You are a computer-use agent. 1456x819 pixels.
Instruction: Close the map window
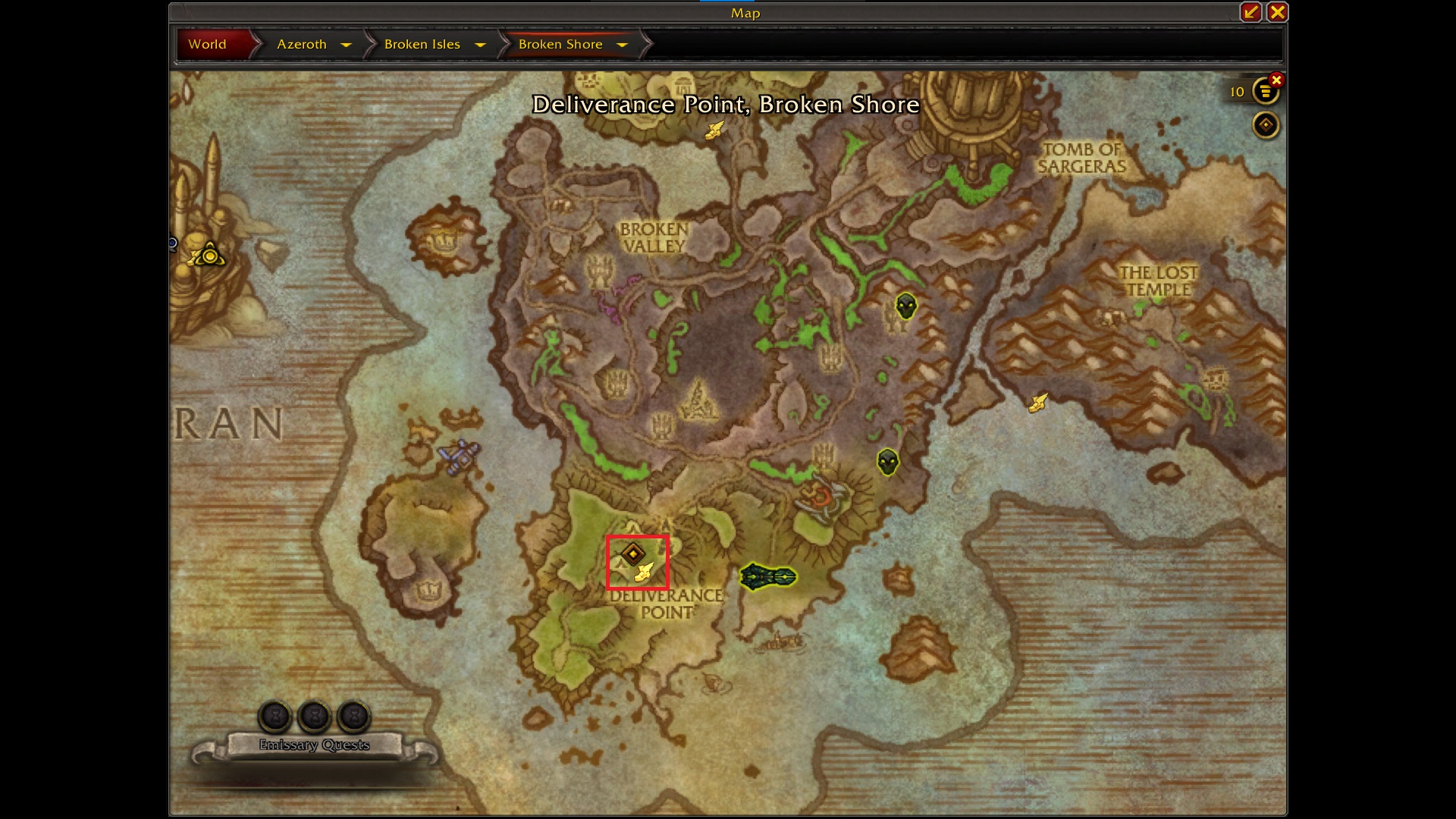tap(1277, 12)
